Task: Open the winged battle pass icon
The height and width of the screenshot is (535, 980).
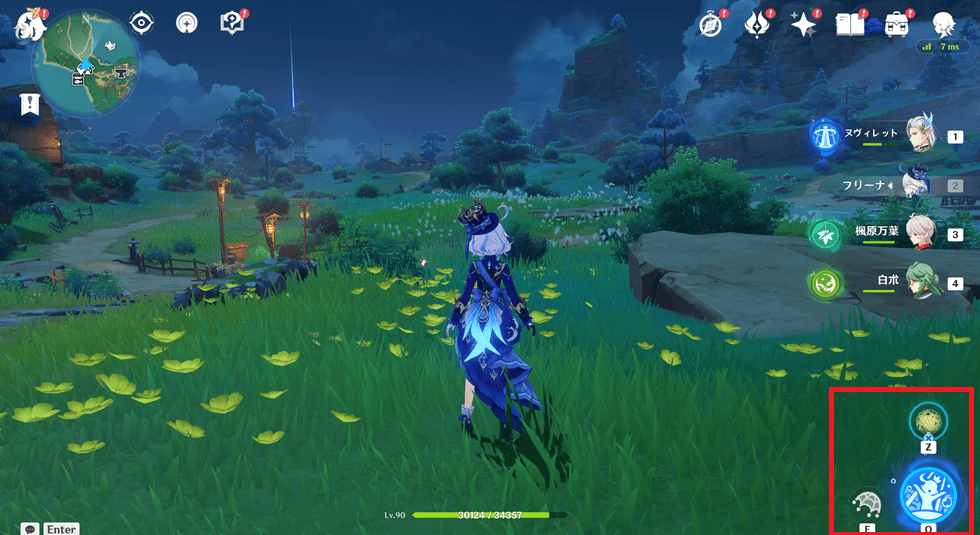Action: pos(757,24)
